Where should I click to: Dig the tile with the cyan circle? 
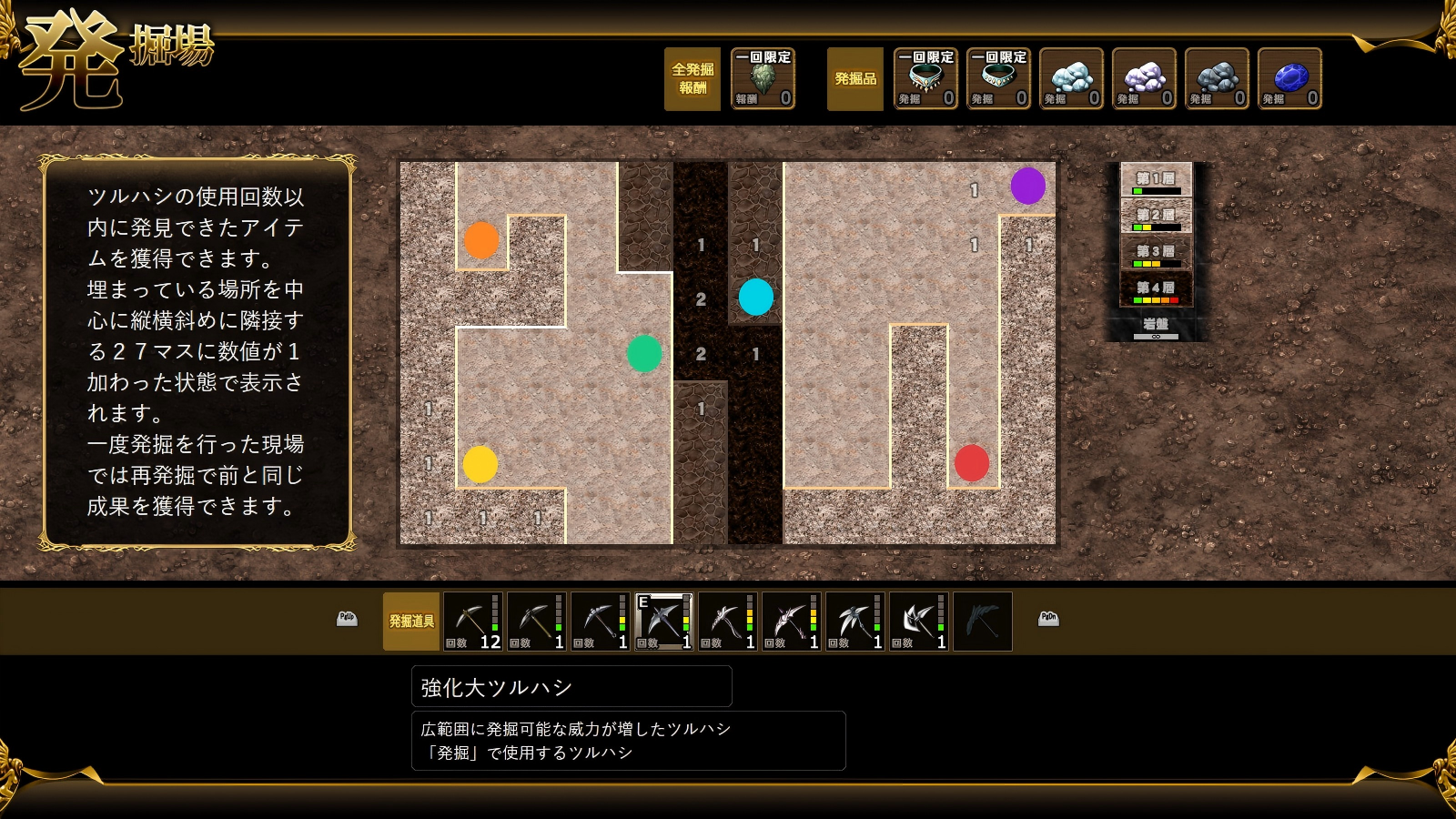756,297
